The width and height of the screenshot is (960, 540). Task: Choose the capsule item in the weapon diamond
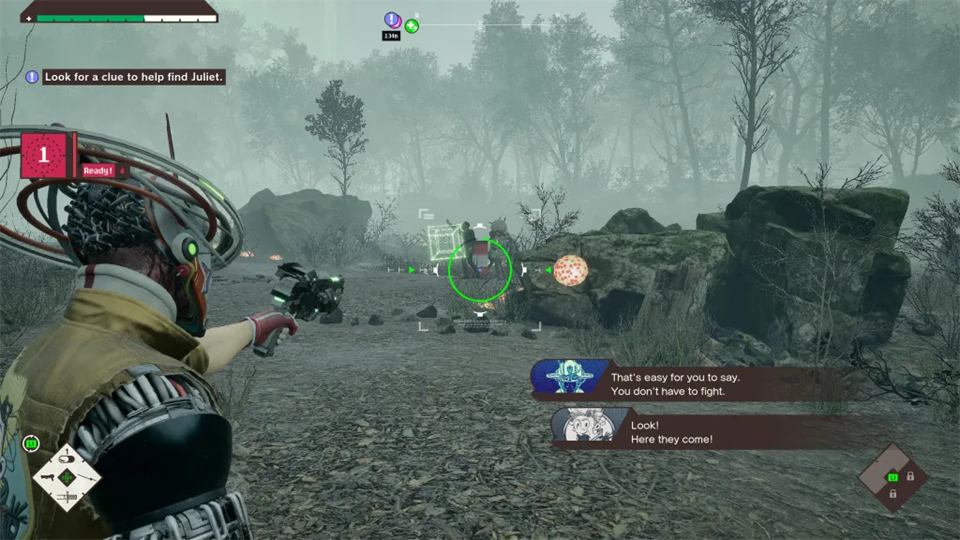click(66, 459)
